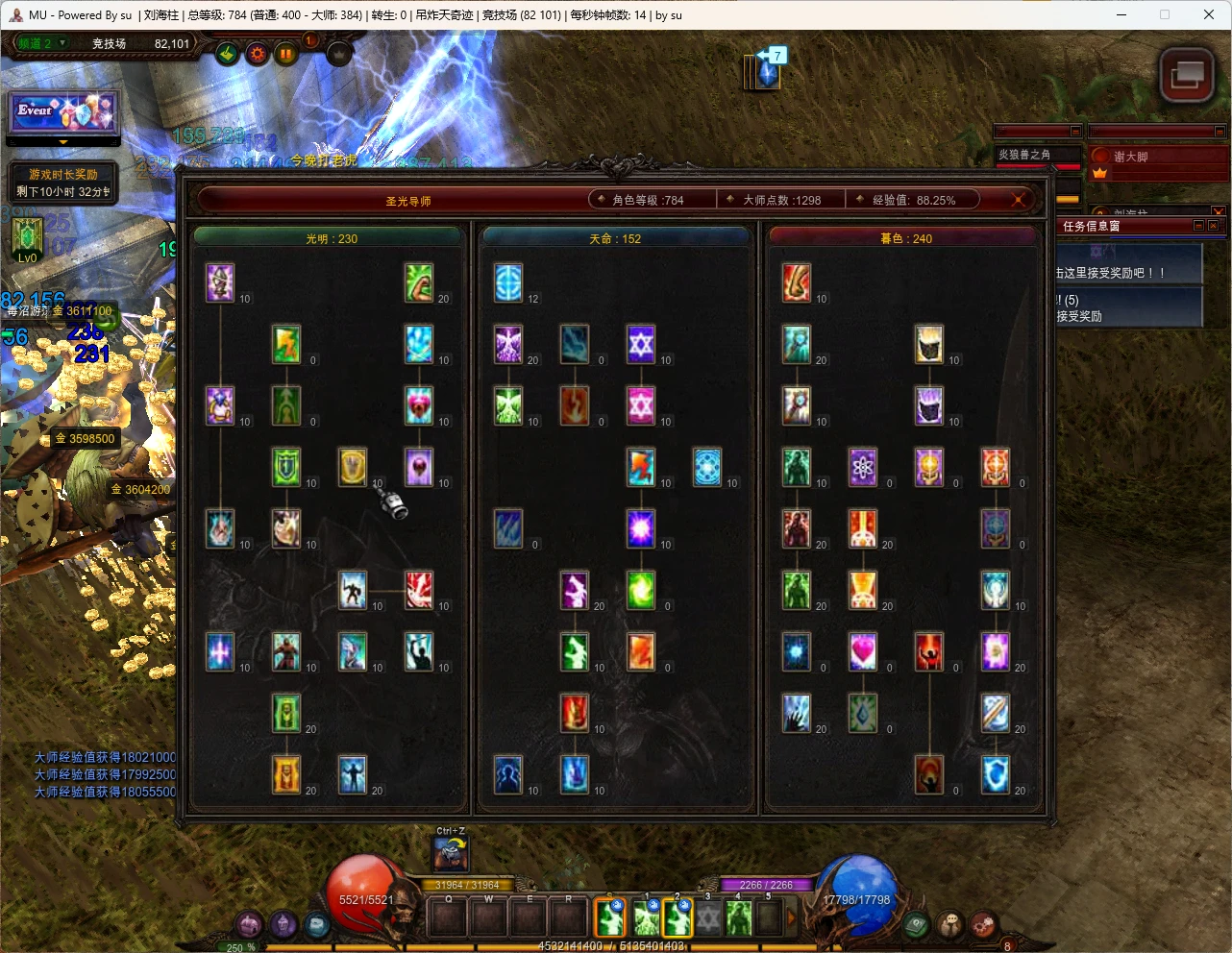Screen dimensions: 1232x953
Task: Select the green swirl orb skill
Action: tap(641, 590)
